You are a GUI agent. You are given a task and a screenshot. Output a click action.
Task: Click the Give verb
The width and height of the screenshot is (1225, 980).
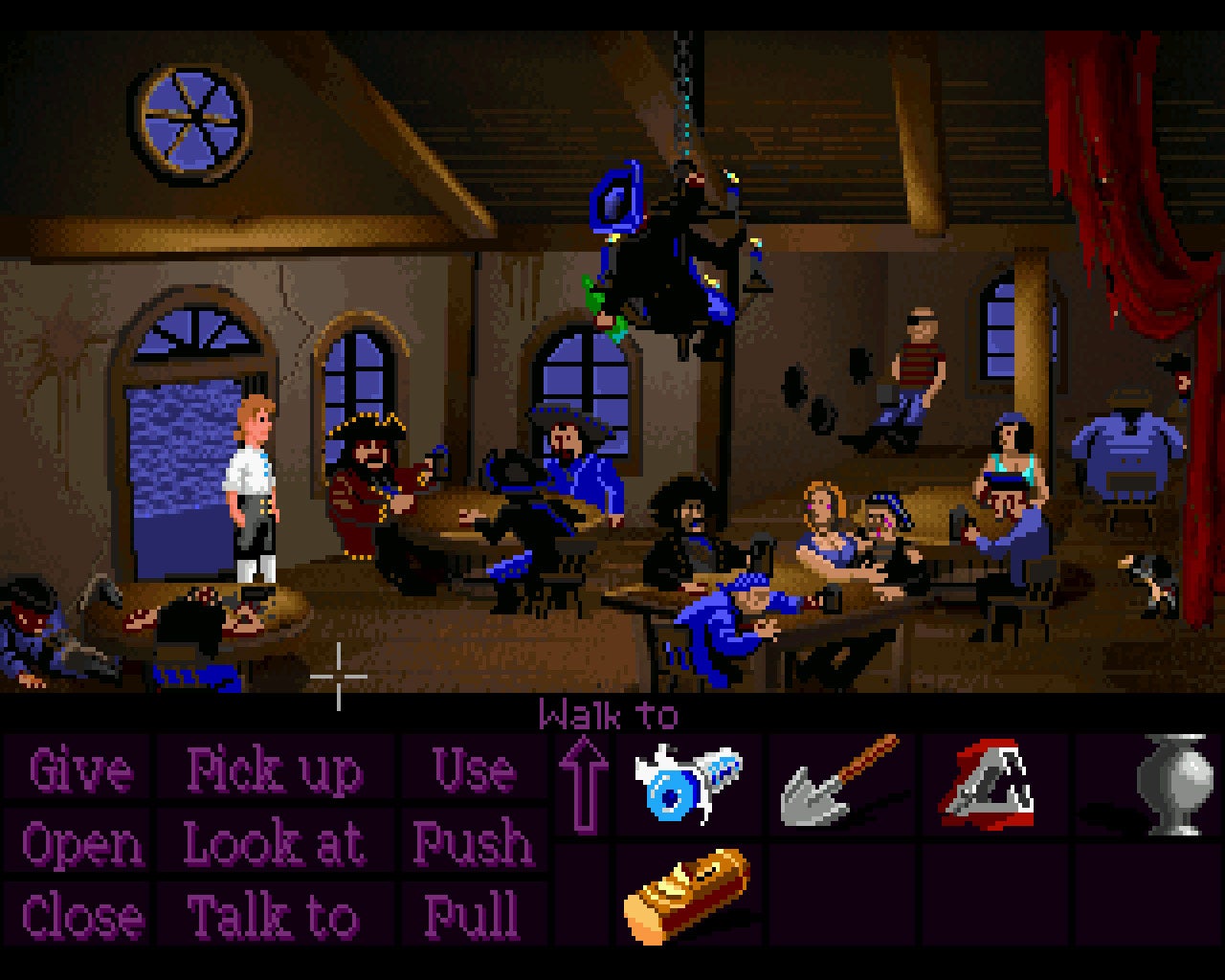79,770
